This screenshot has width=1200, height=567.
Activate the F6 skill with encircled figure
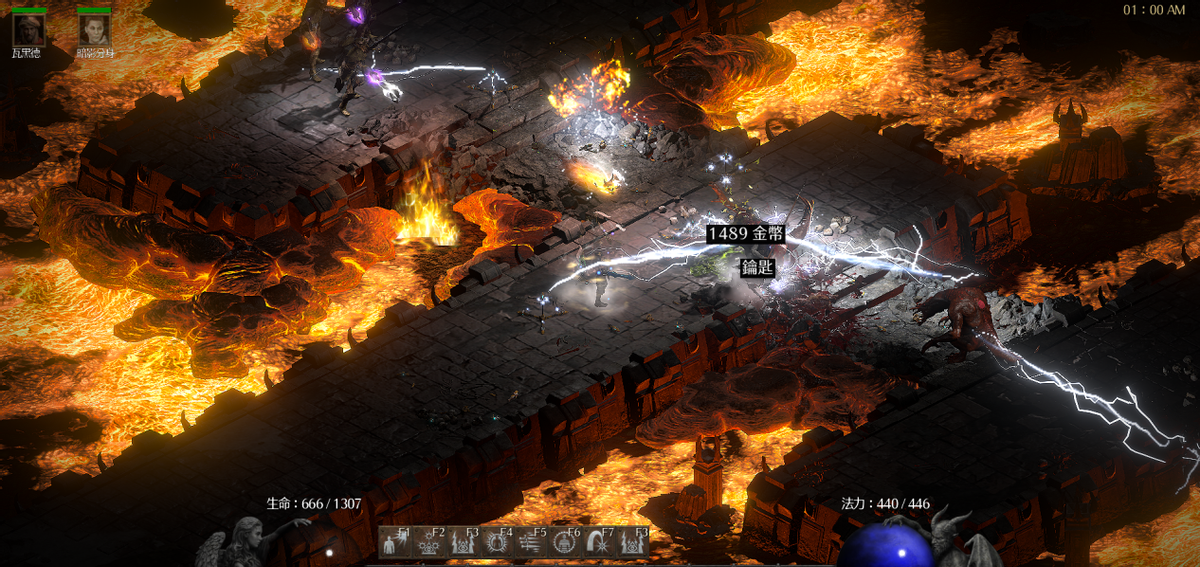(x=565, y=542)
